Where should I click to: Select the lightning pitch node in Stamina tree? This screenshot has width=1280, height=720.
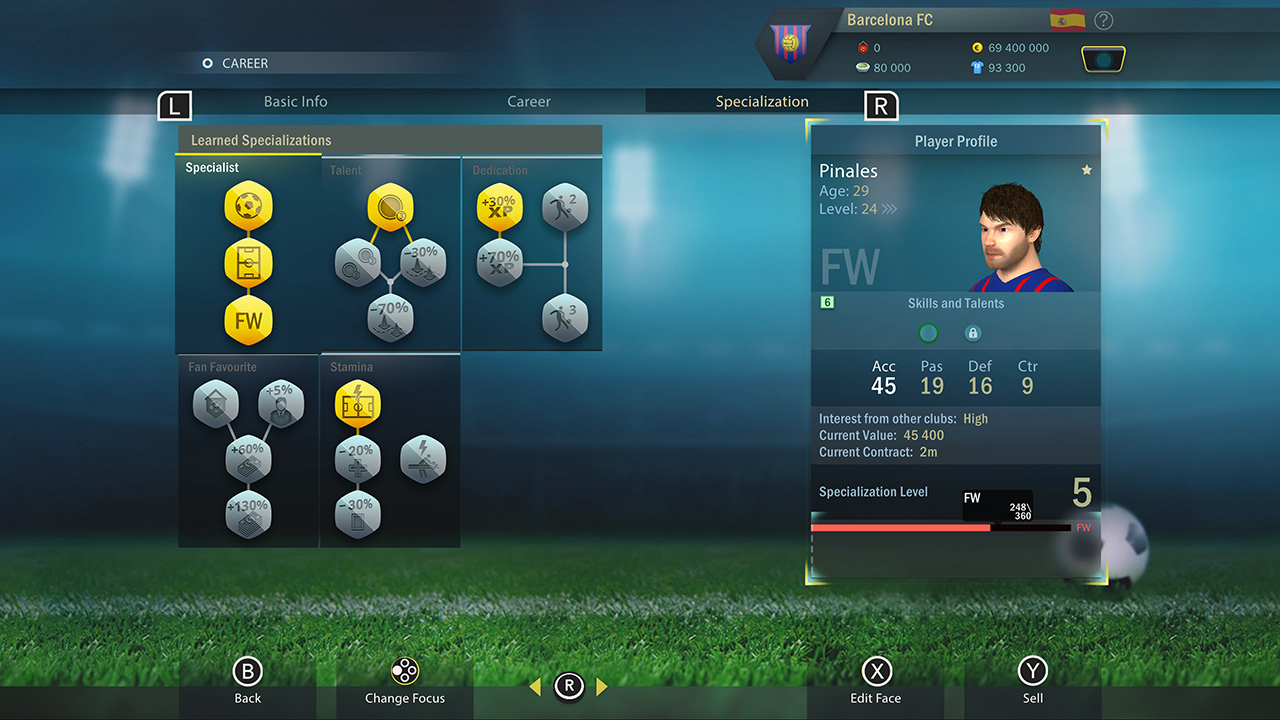[x=357, y=404]
